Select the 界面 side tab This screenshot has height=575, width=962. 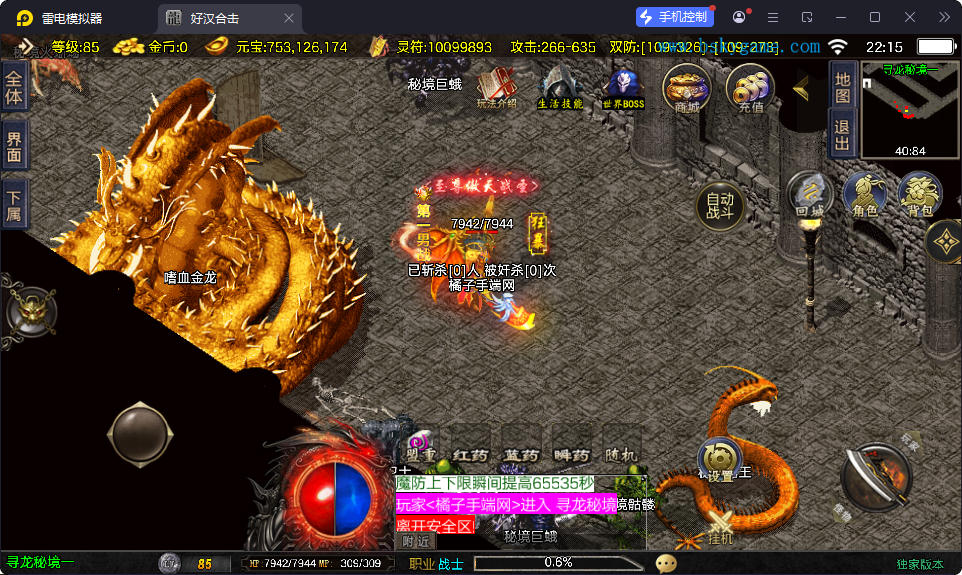[14, 145]
